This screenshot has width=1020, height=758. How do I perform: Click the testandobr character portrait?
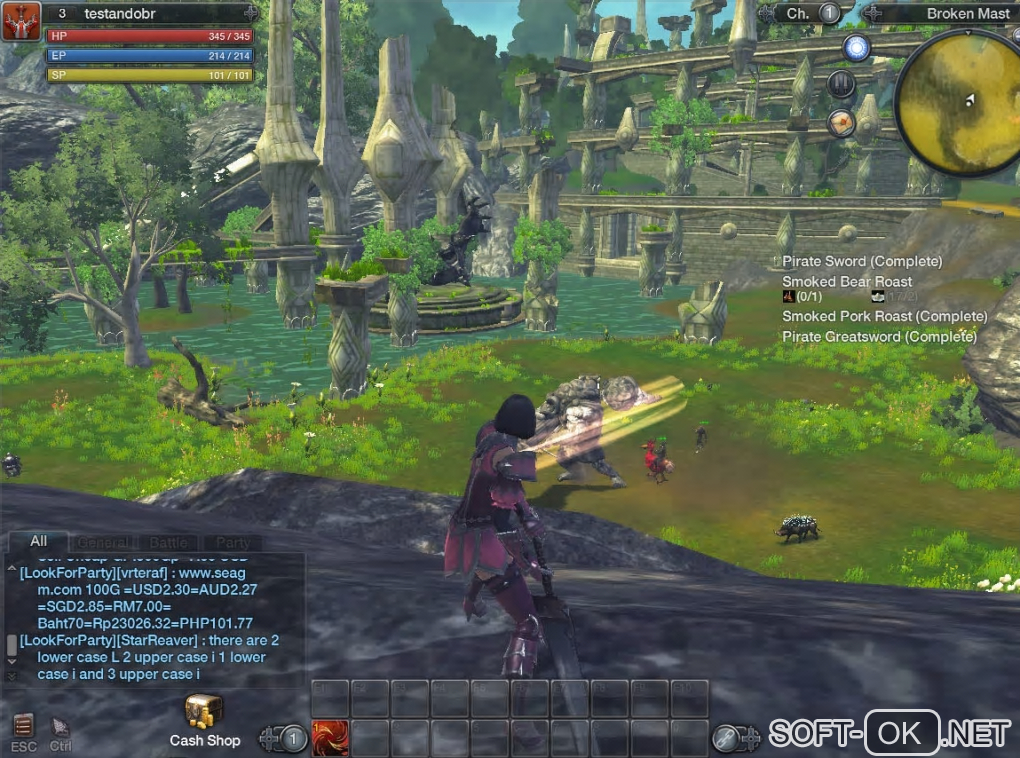pos(20,22)
